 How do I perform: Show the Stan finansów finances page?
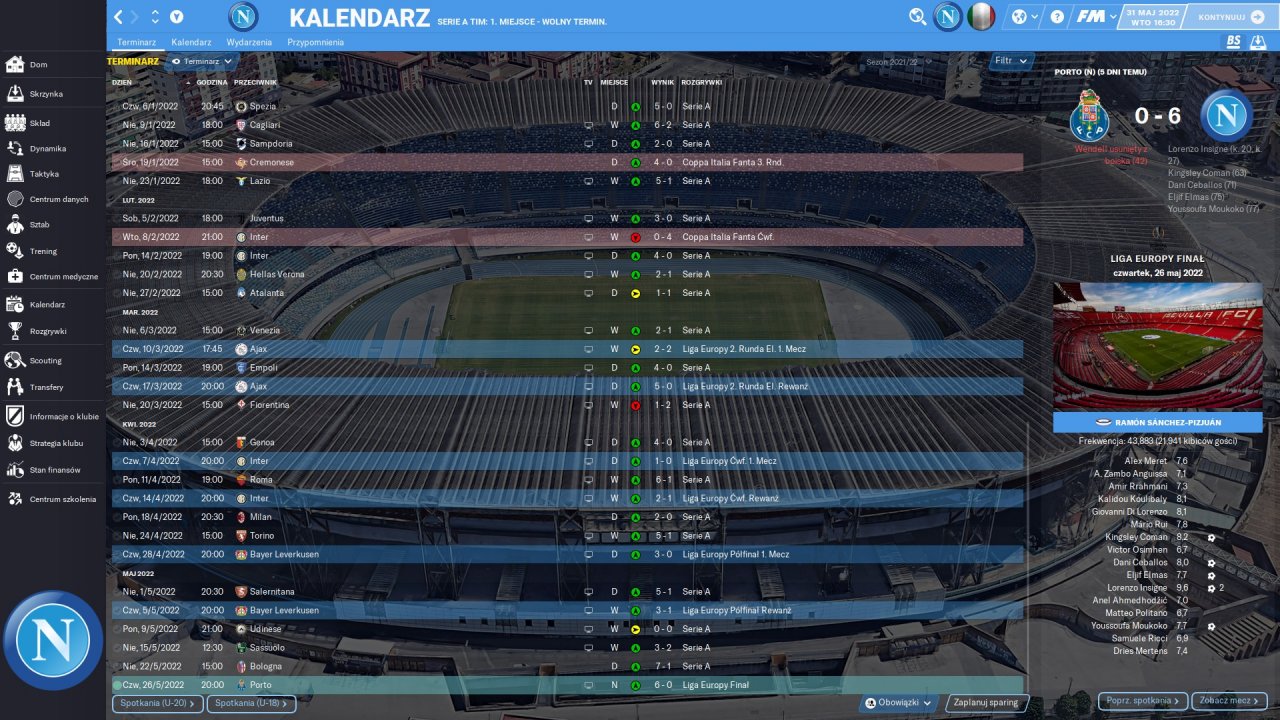point(54,470)
